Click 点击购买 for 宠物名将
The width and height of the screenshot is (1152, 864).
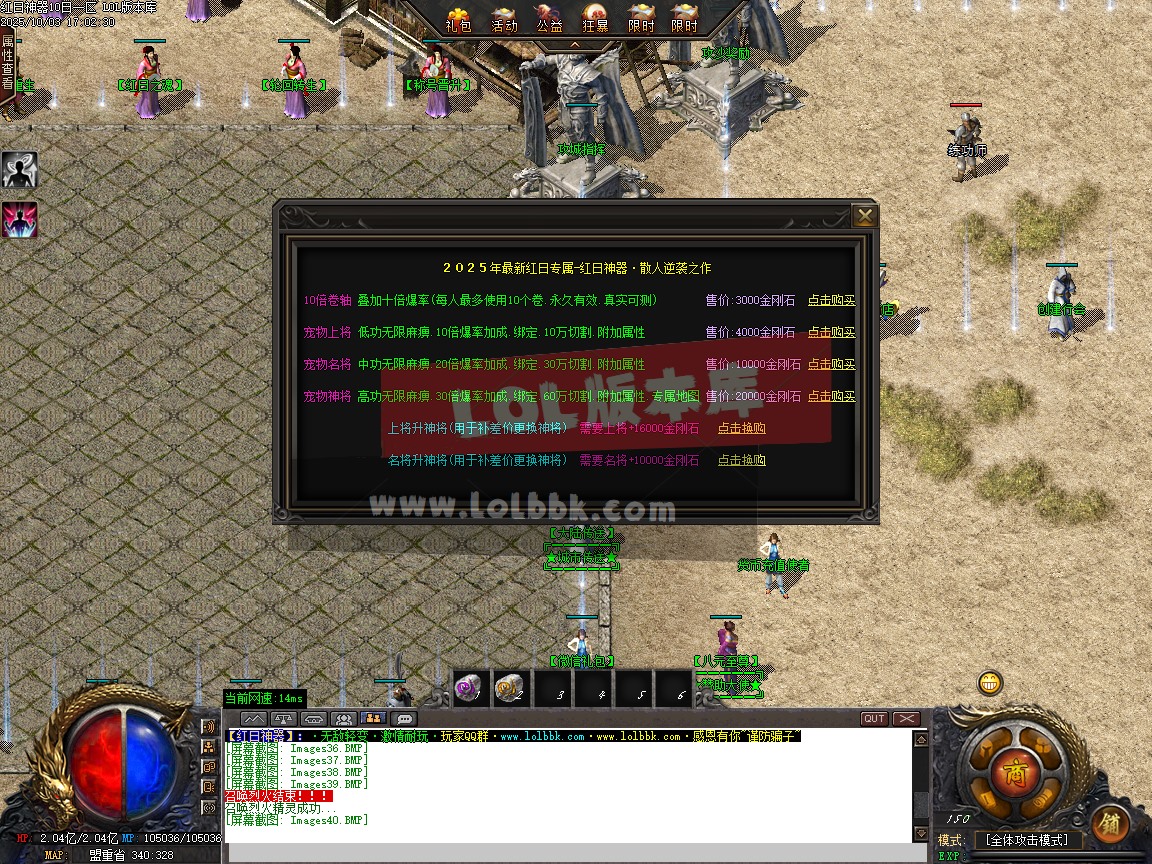click(x=831, y=364)
